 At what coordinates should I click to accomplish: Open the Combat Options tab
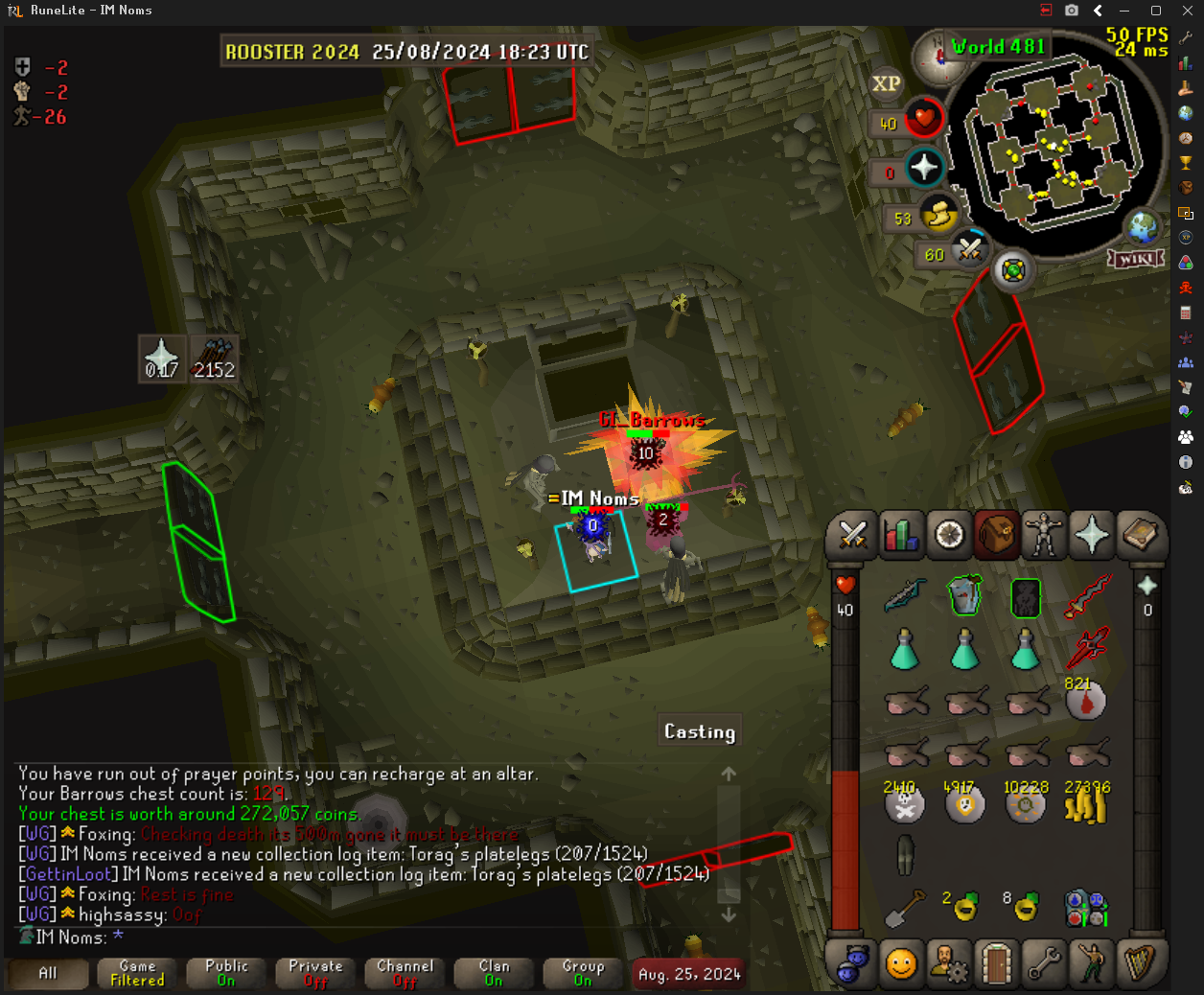pos(852,535)
